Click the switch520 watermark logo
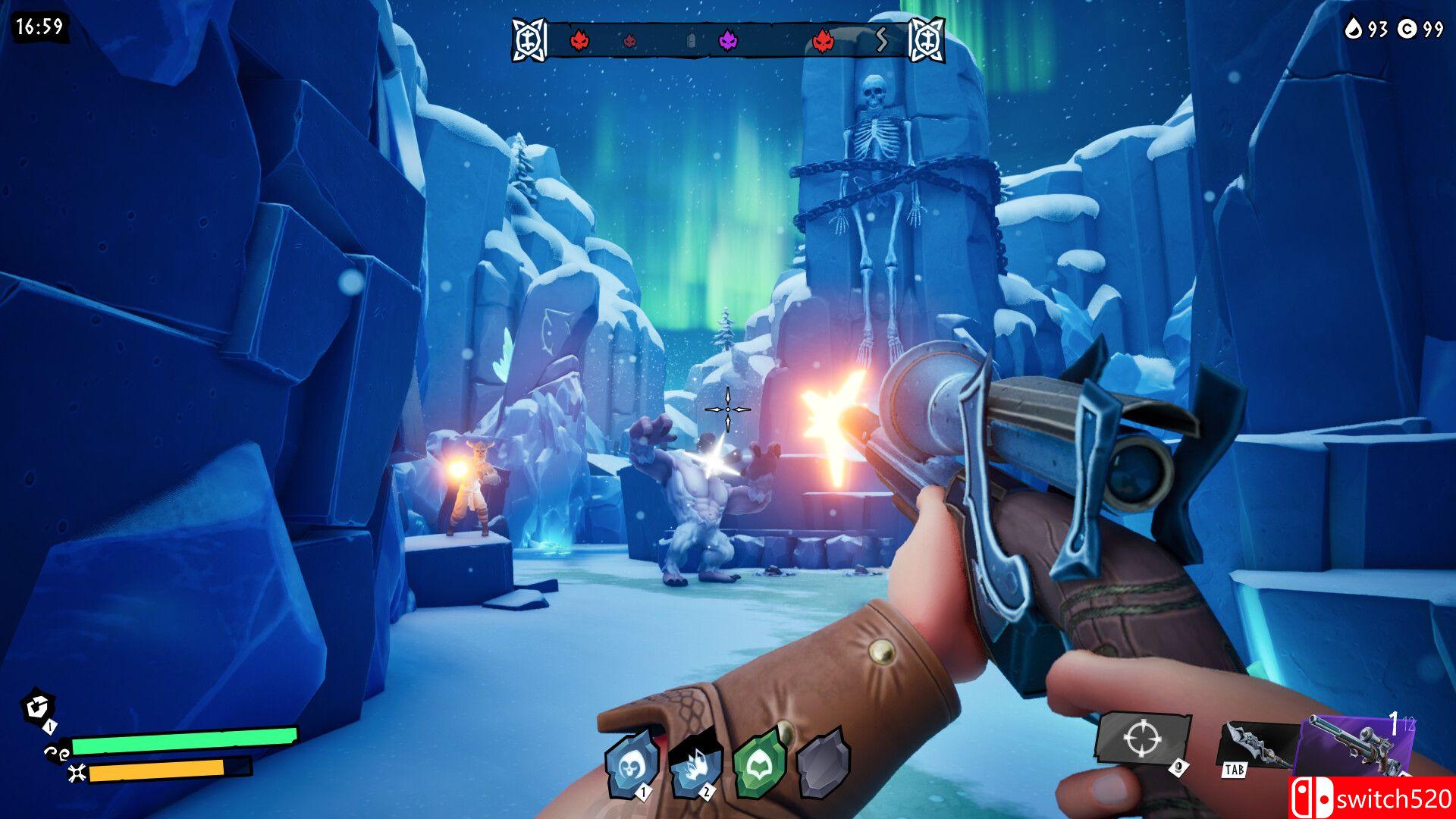 (1371, 798)
